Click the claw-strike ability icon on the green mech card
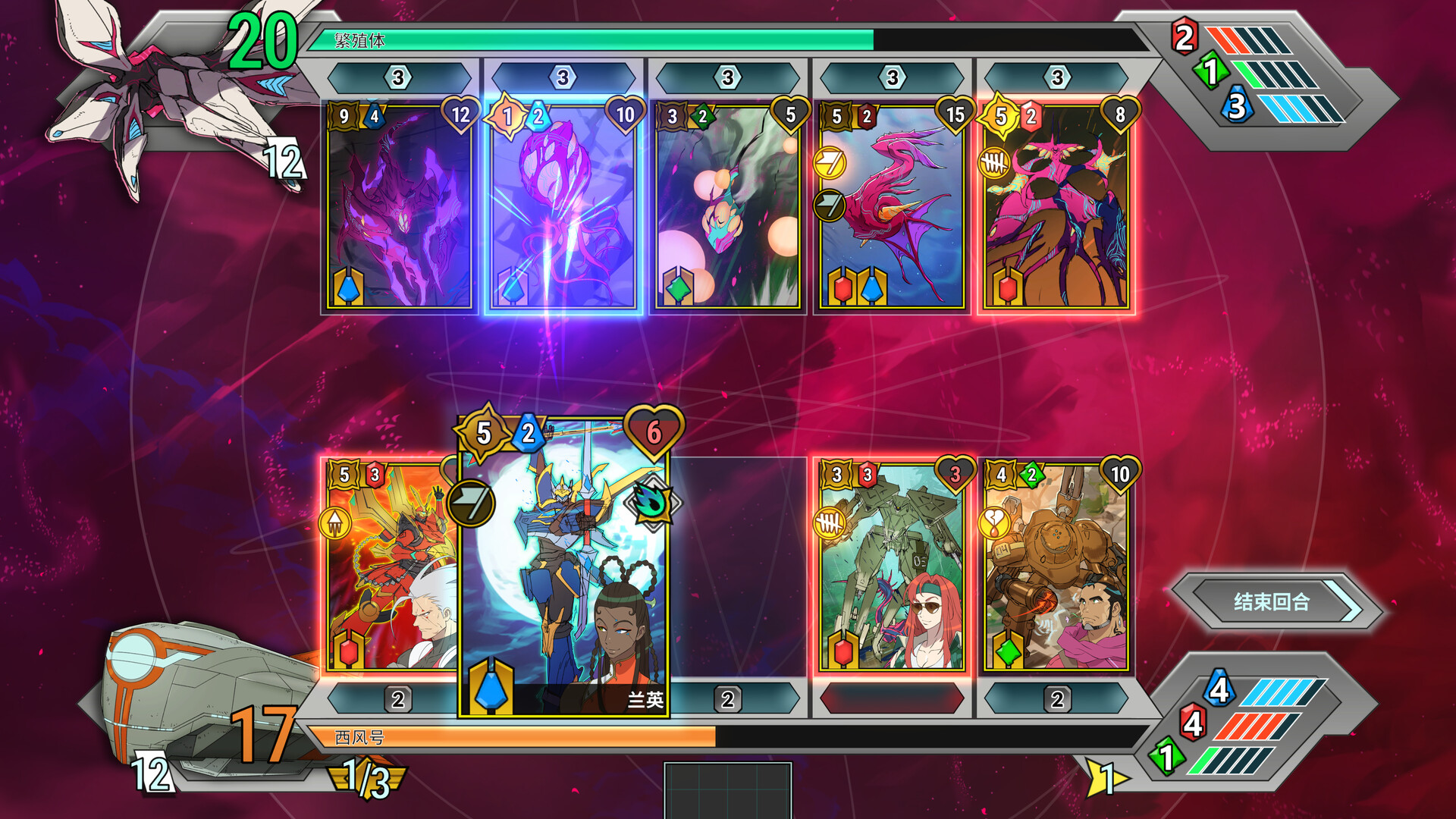The height and width of the screenshot is (819, 1456). pyautogui.click(x=828, y=522)
